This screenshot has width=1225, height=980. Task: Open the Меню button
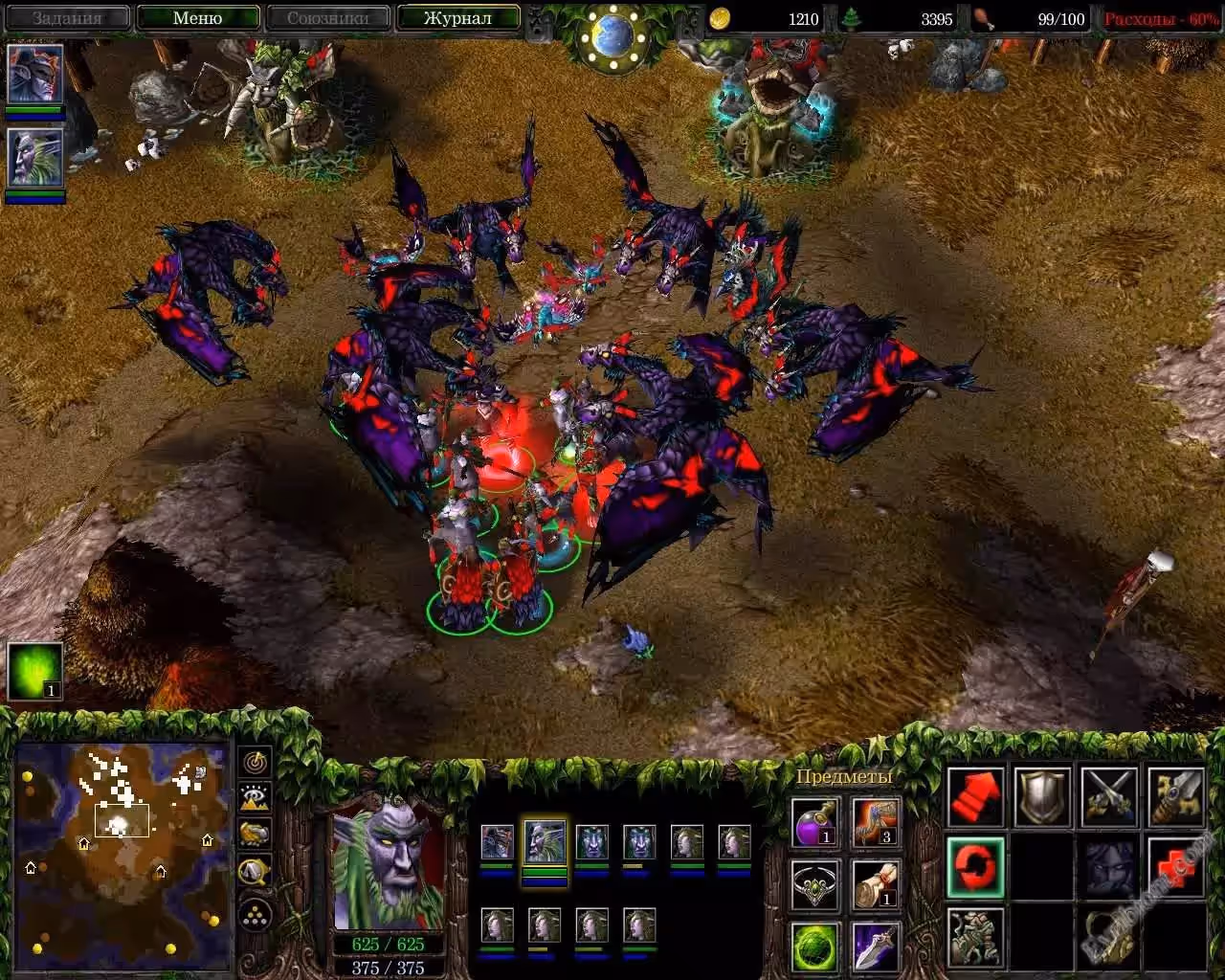tap(198, 18)
